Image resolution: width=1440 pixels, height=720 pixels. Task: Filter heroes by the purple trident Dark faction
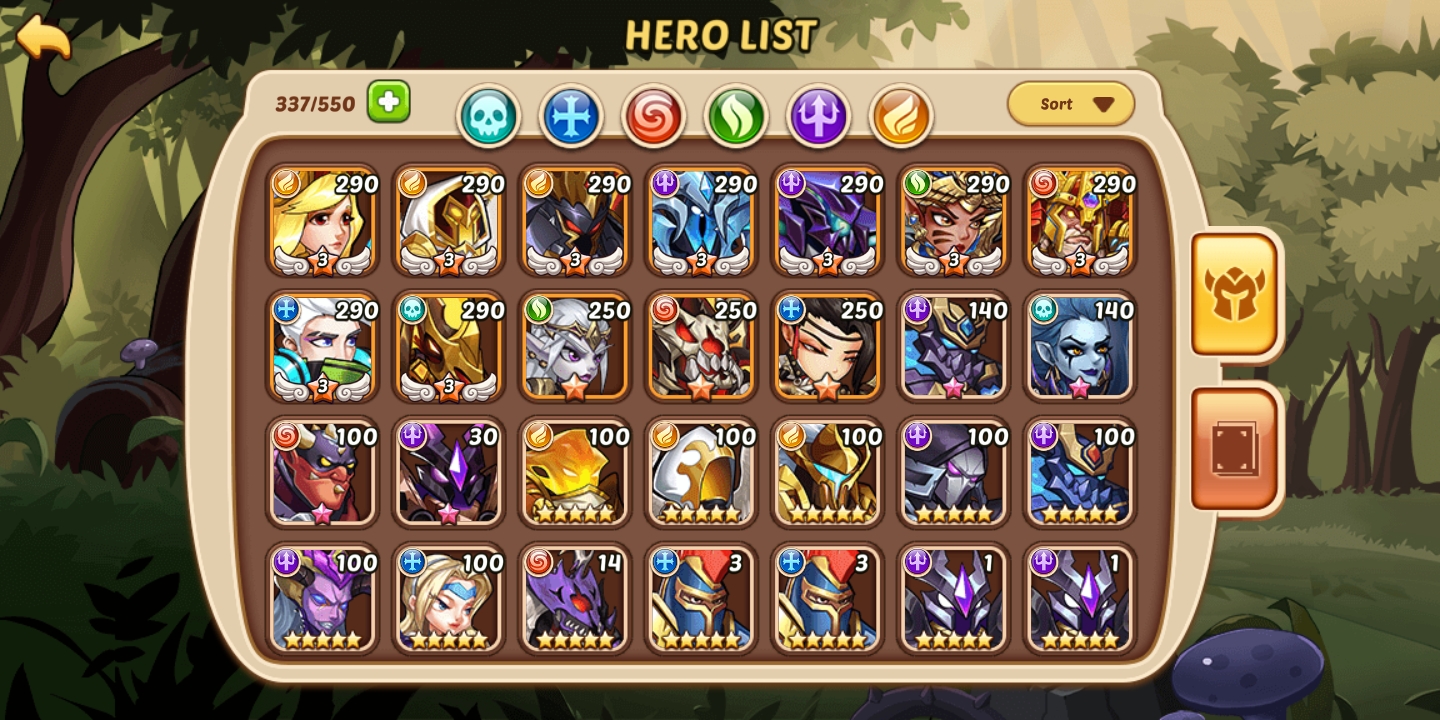pos(819,113)
